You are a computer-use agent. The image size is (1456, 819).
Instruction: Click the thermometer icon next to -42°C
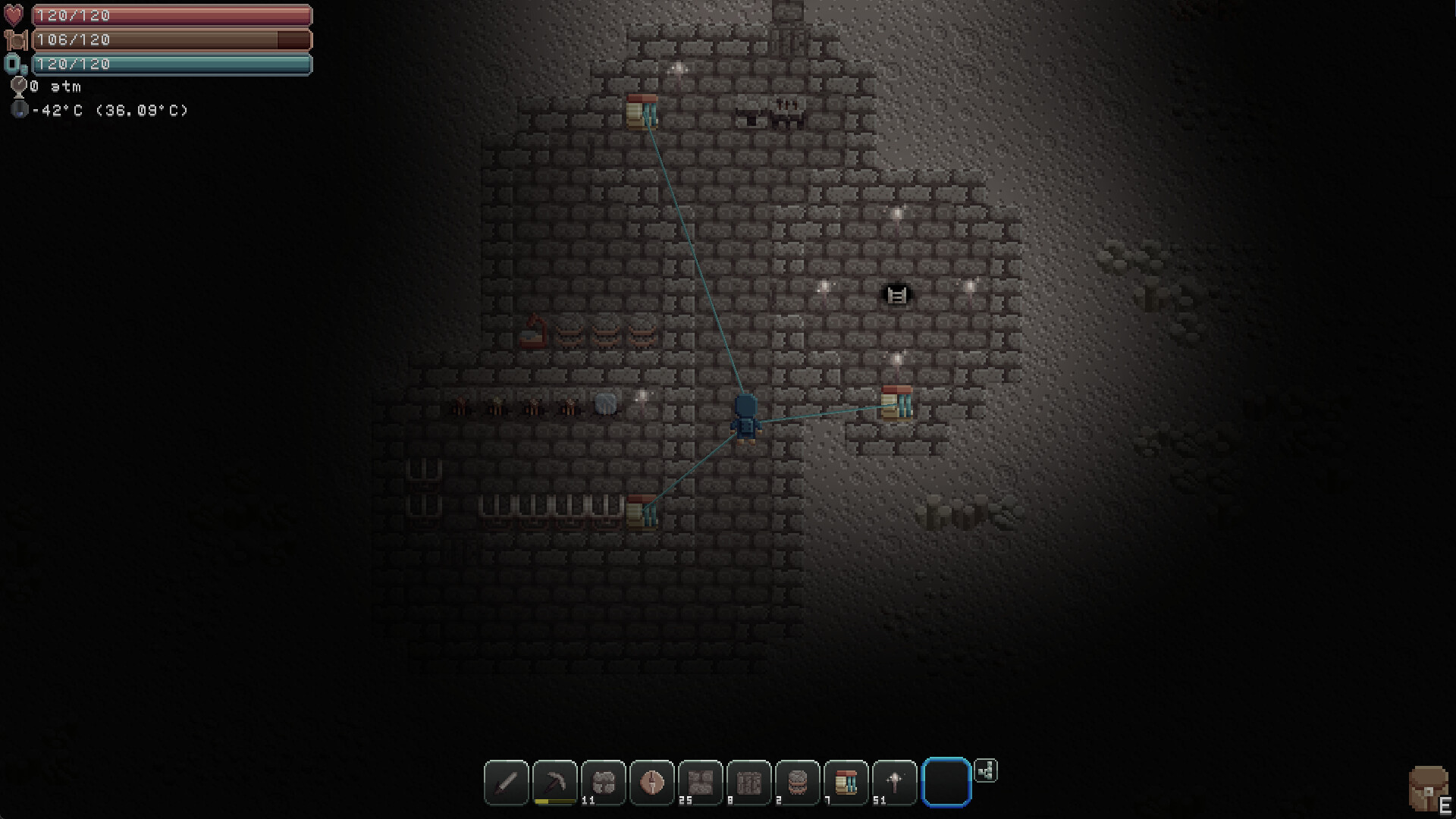19,110
